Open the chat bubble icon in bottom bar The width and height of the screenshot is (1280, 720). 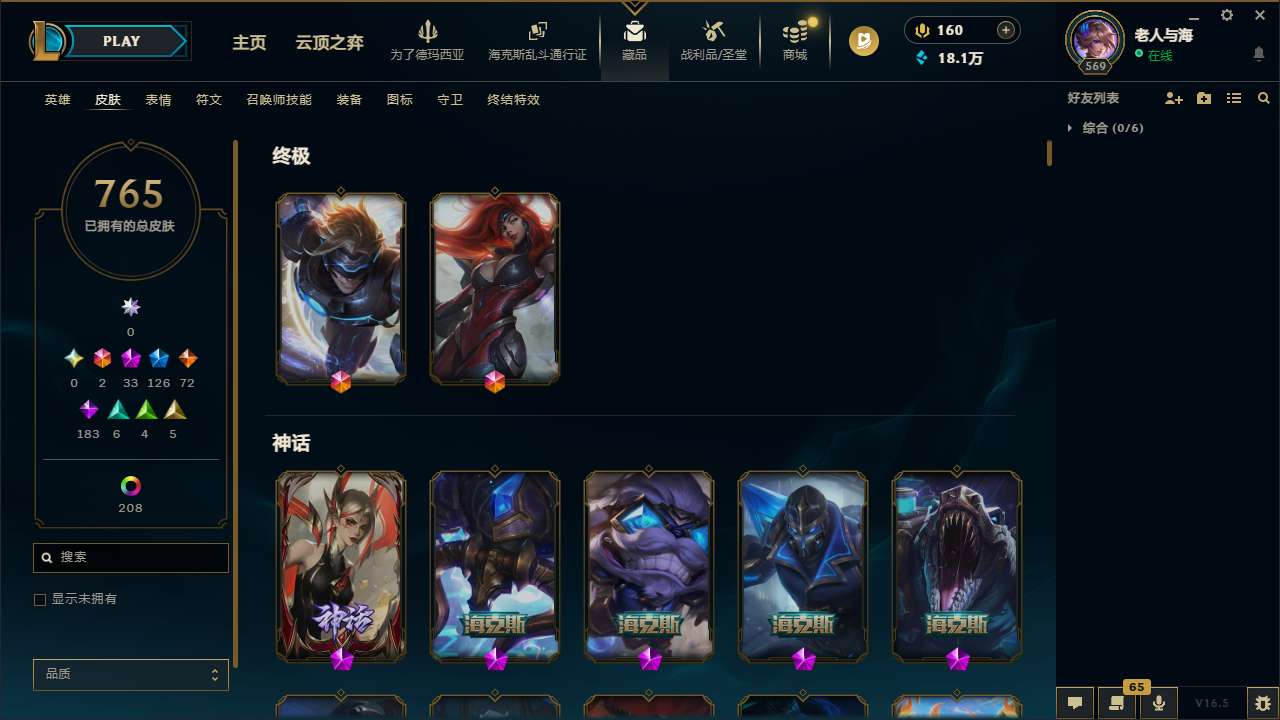(1075, 703)
